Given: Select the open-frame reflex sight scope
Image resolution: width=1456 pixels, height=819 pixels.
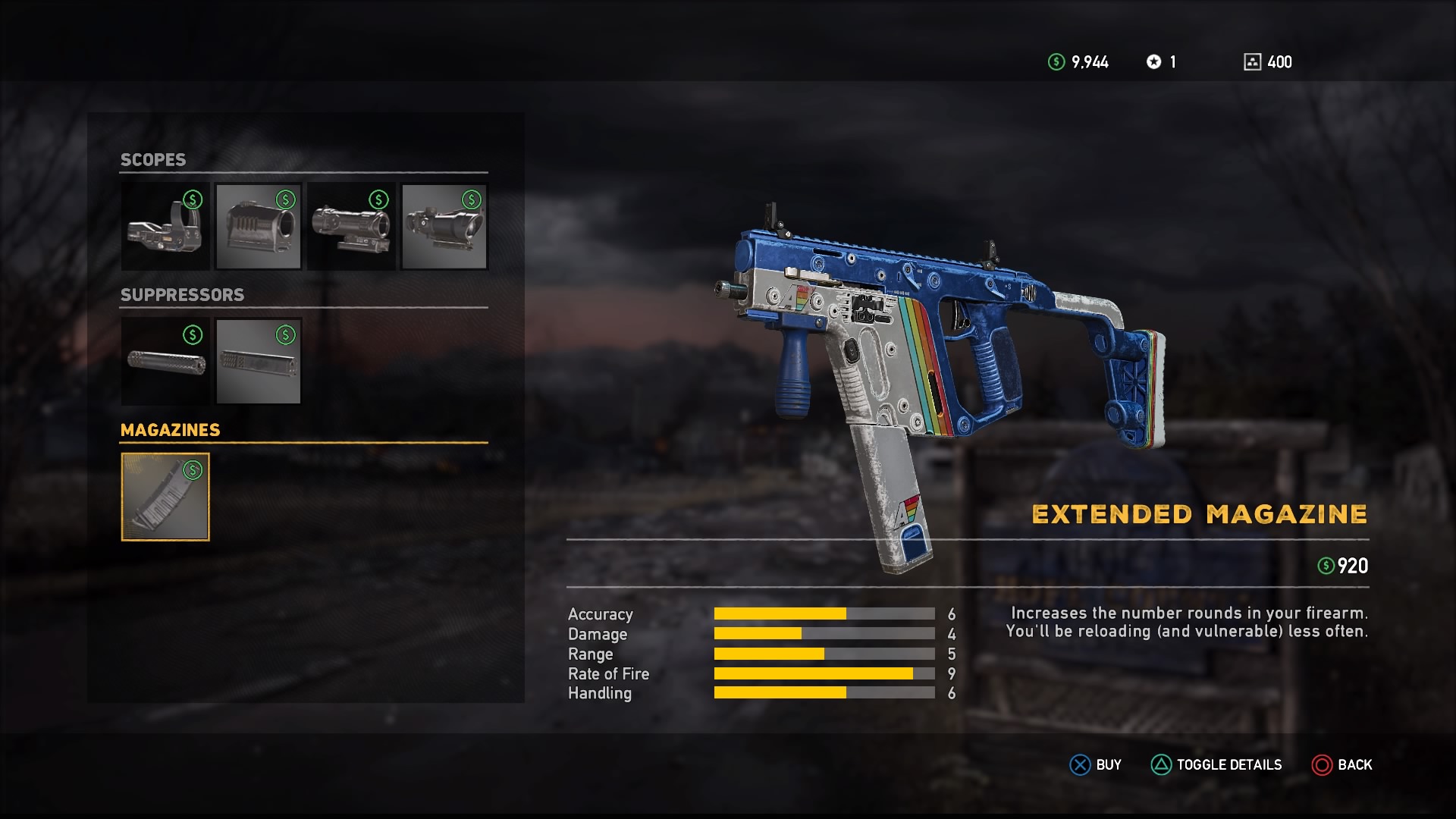Looking at the screenshot, I should 165,226.
